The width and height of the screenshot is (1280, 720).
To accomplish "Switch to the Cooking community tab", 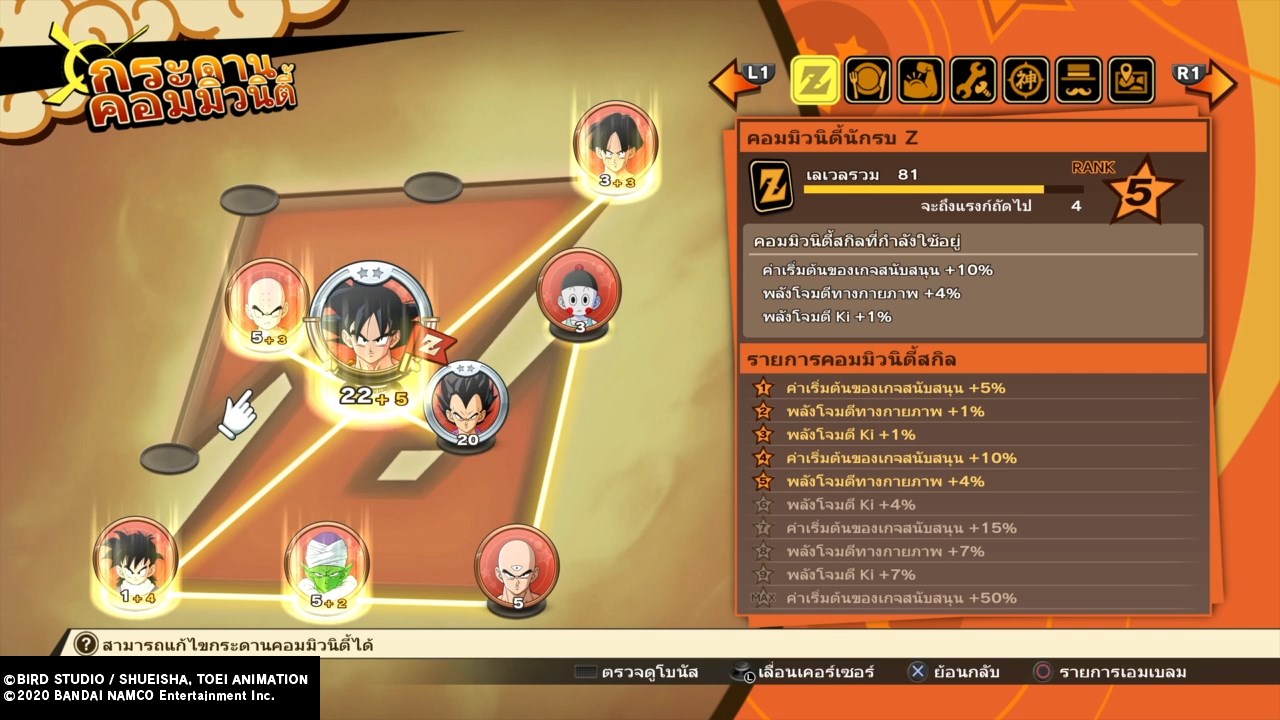I will click(x=868, y=81).
